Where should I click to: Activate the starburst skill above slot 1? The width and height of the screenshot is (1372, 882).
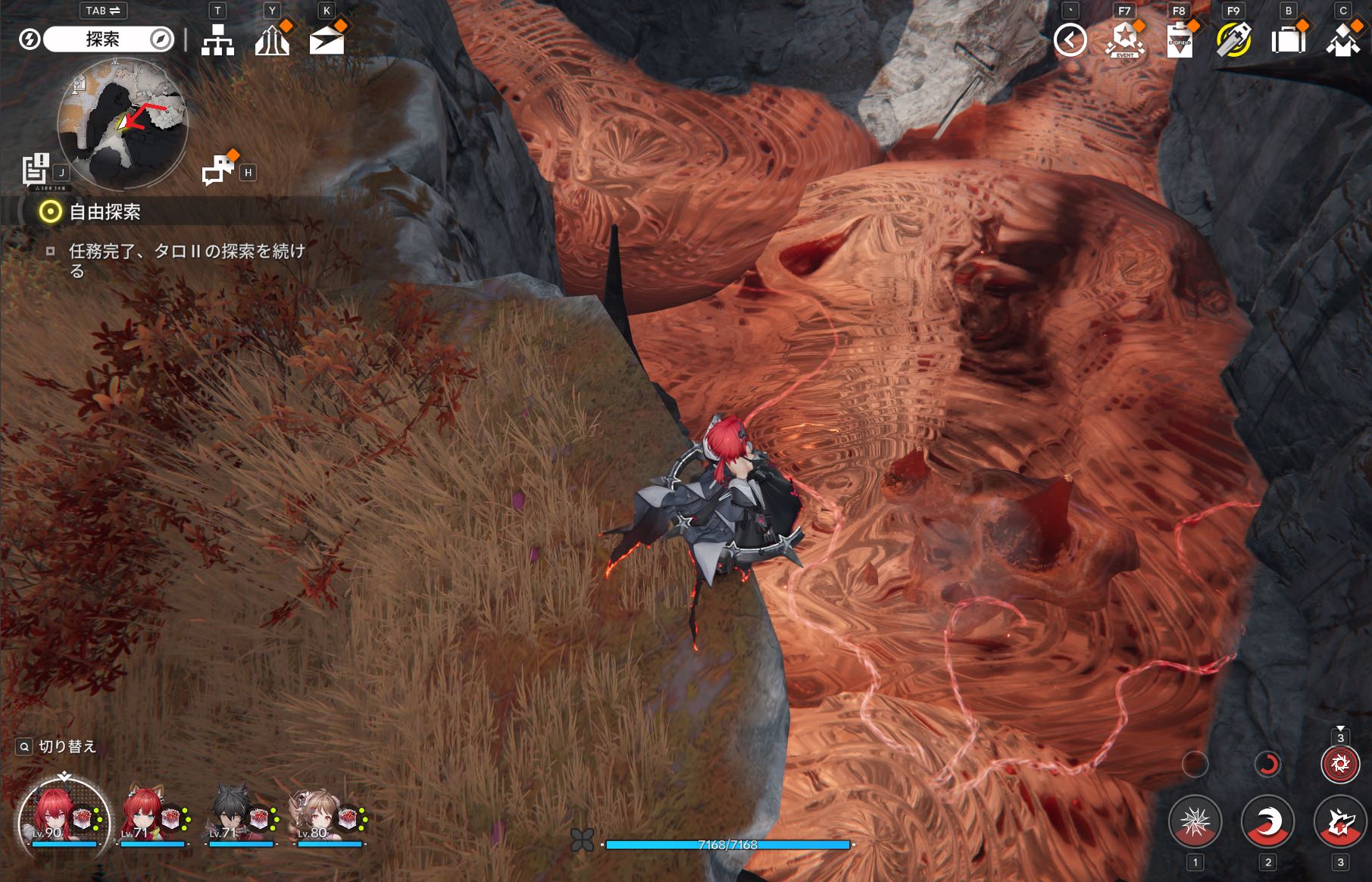pyautogui.click(x=1195, y=822)
